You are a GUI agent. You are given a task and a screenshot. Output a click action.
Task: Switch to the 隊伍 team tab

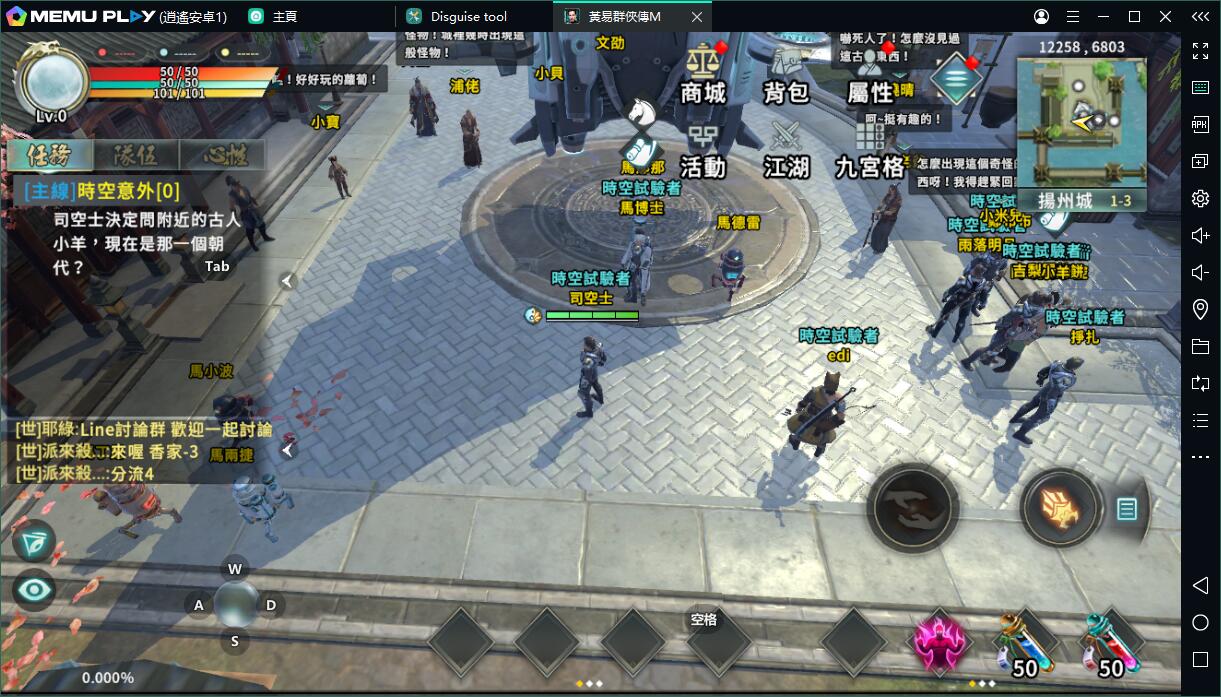point(136,155)
